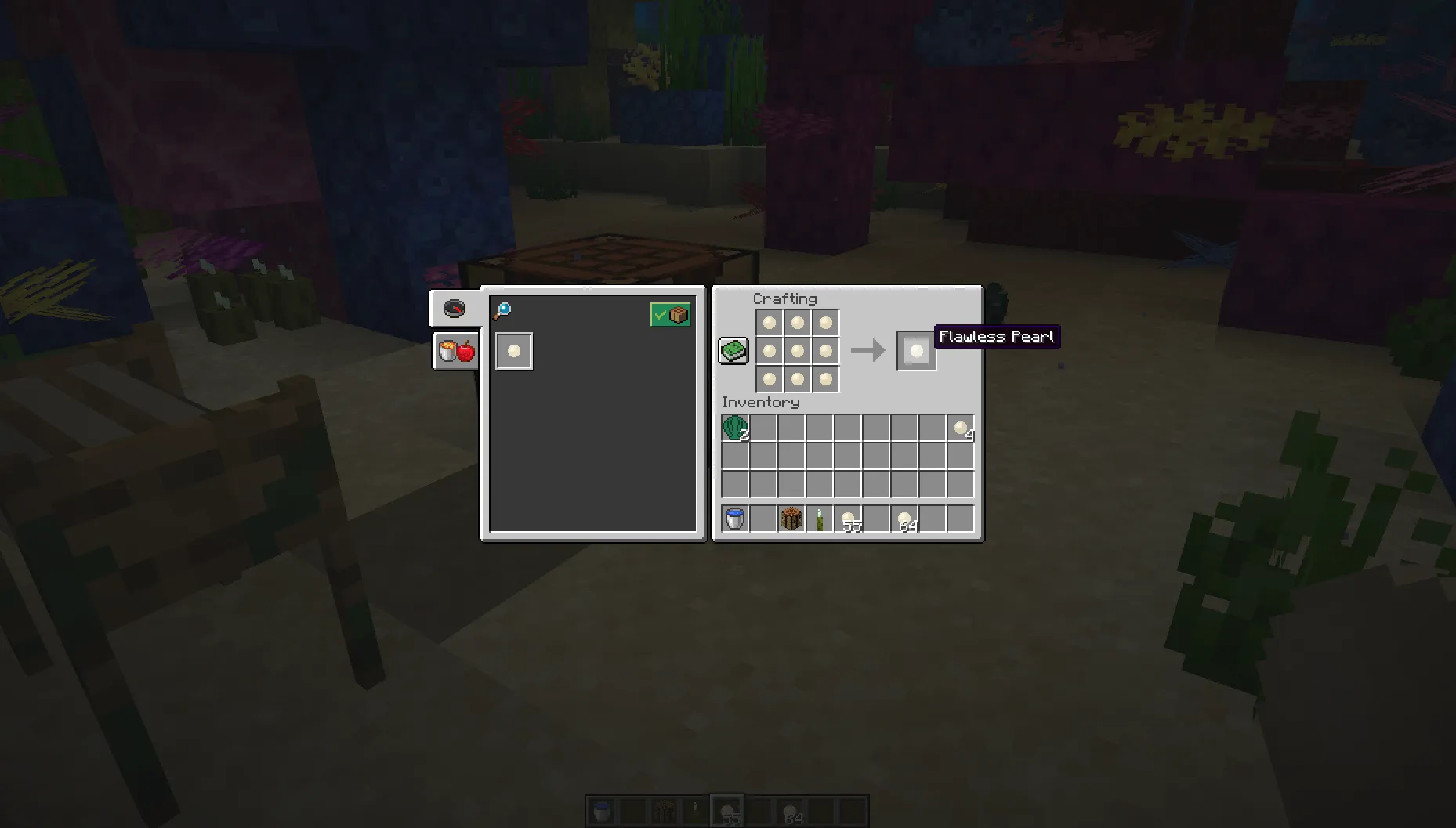
Task: Take a pearl from the crafting grid's center slot
Action: [x=797, y=350]
